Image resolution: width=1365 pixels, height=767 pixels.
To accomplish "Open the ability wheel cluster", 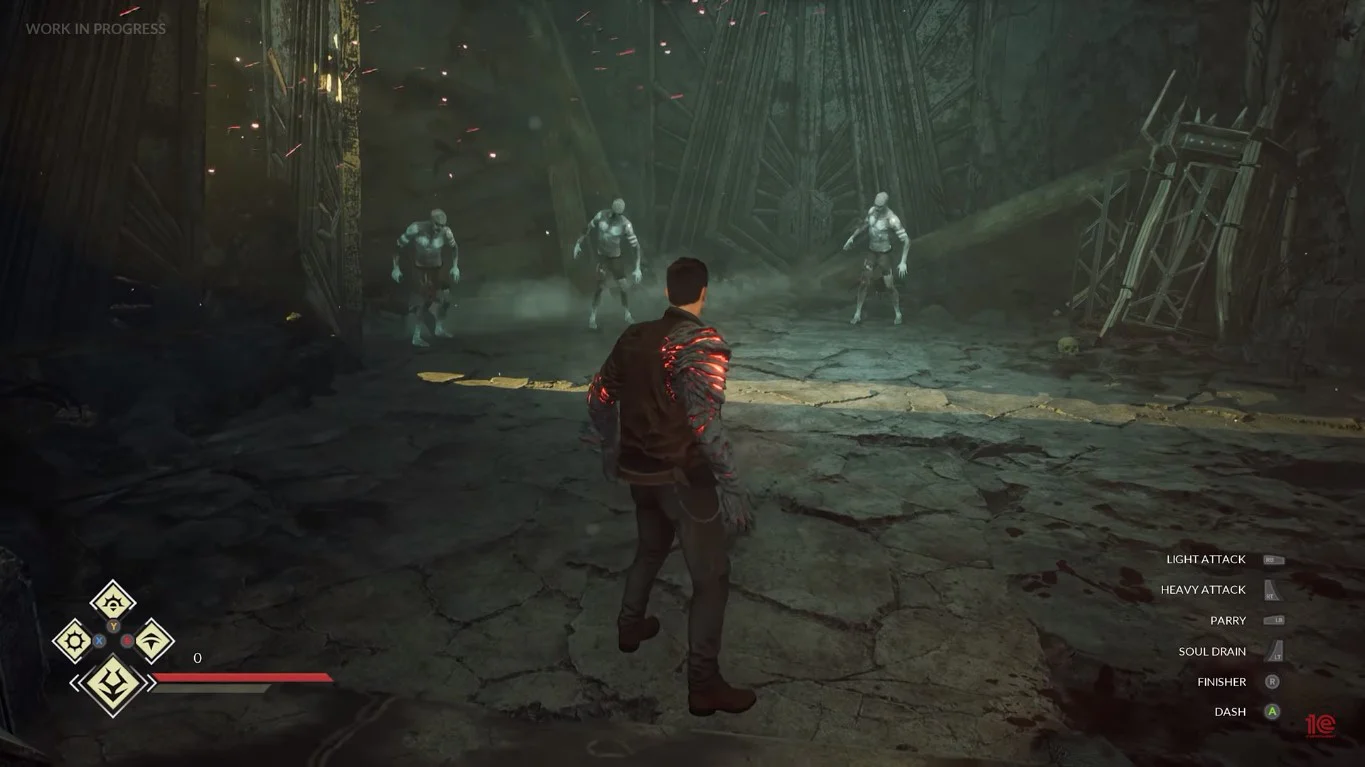I will pos(112,640).
